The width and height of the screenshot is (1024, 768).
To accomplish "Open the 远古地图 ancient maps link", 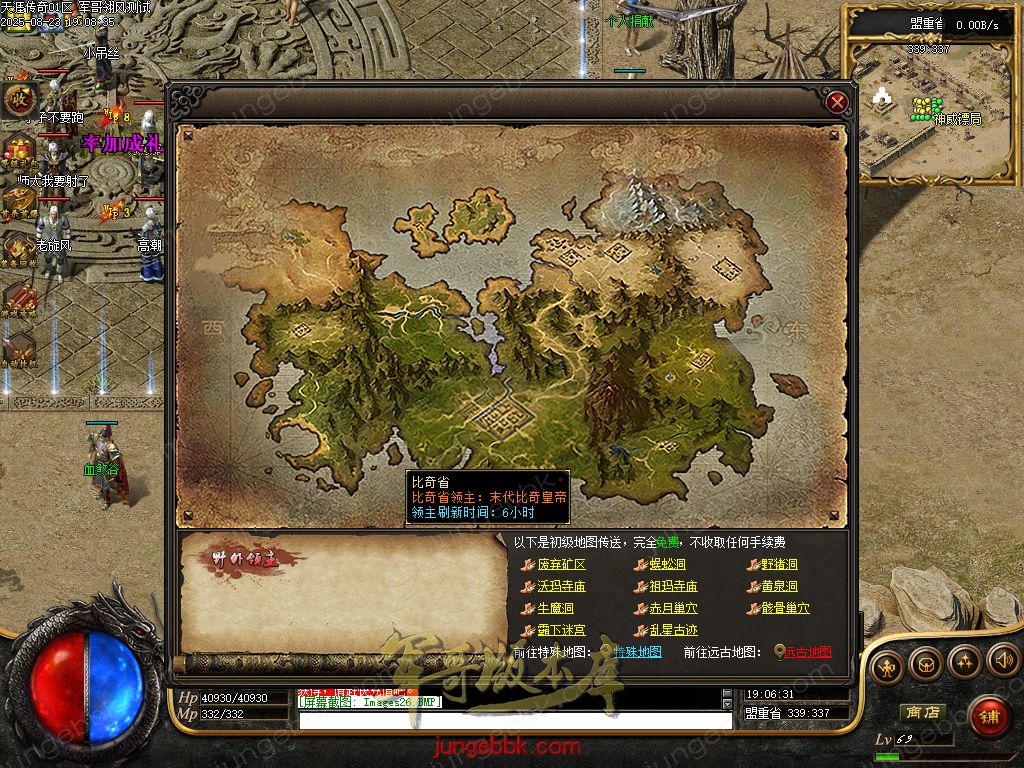I will click(x=807, y=652).
